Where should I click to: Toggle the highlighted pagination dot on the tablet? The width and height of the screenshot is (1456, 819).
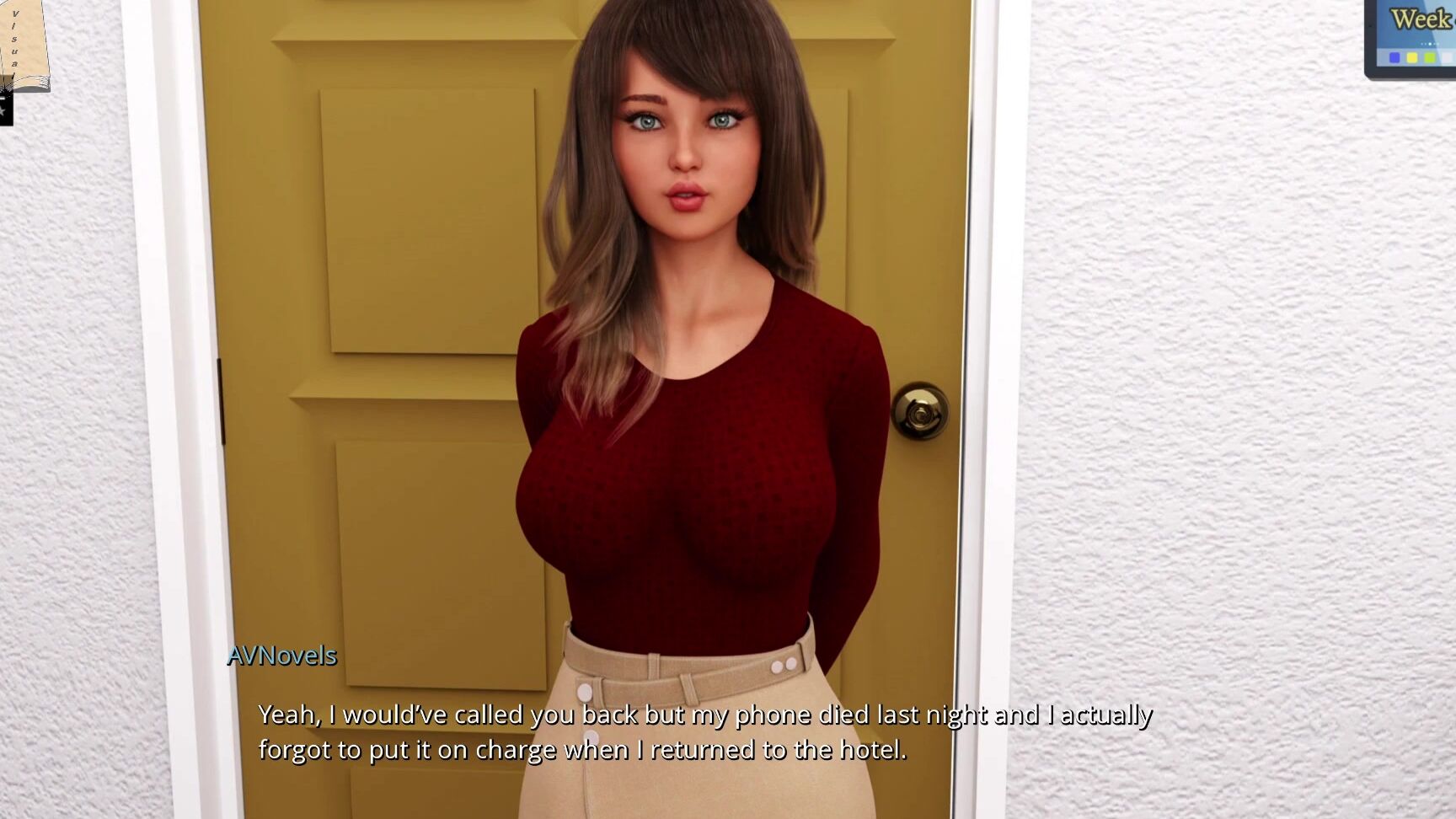click(1429, 44)
